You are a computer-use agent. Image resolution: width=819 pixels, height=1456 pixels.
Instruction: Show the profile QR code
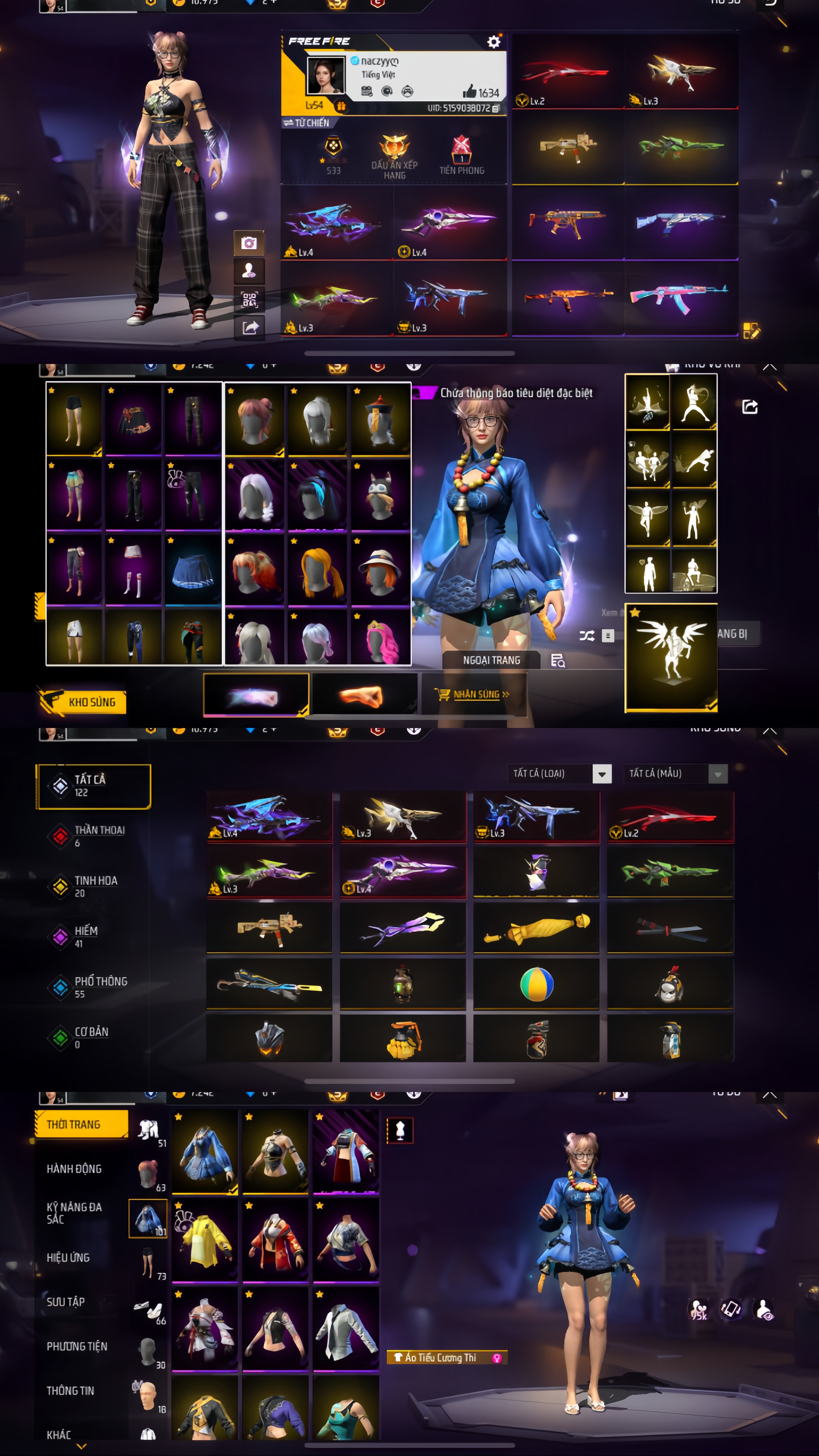click(249, 299)
